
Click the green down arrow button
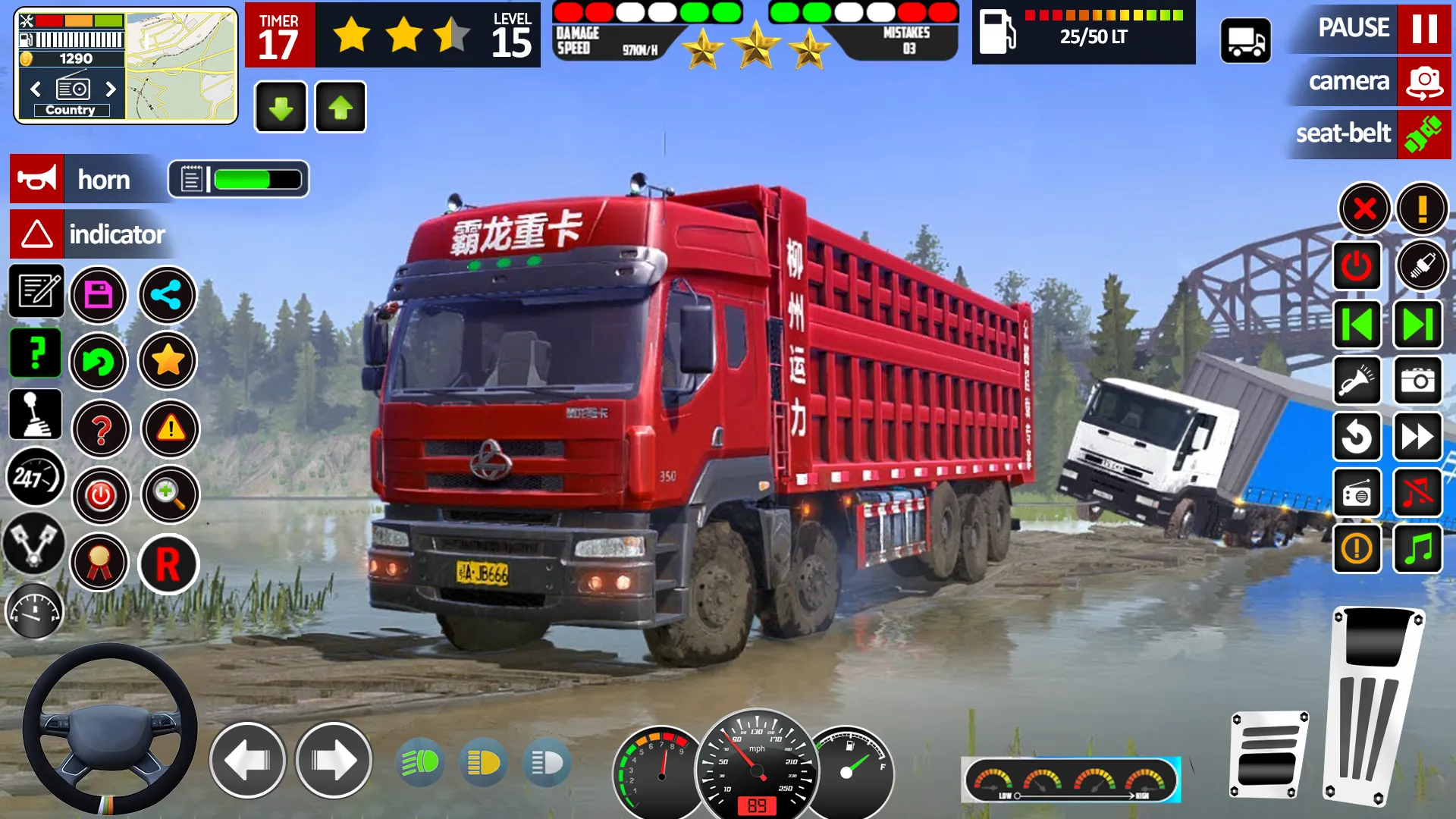[x=281, y=108]
